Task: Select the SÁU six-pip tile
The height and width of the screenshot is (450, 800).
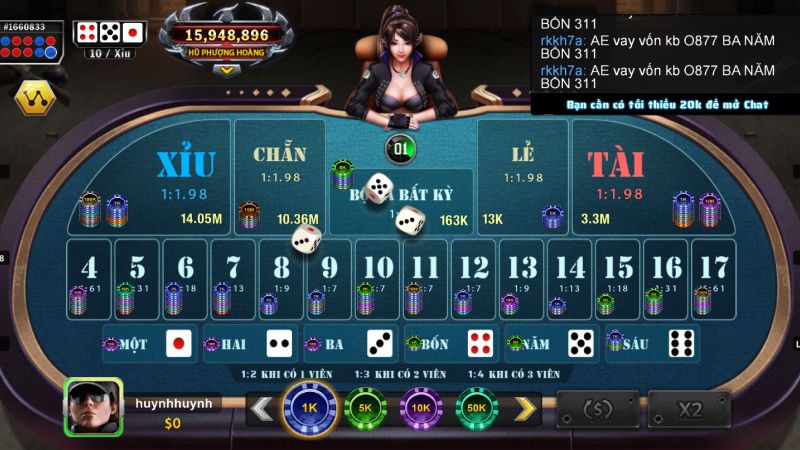Action: point(652,343)
